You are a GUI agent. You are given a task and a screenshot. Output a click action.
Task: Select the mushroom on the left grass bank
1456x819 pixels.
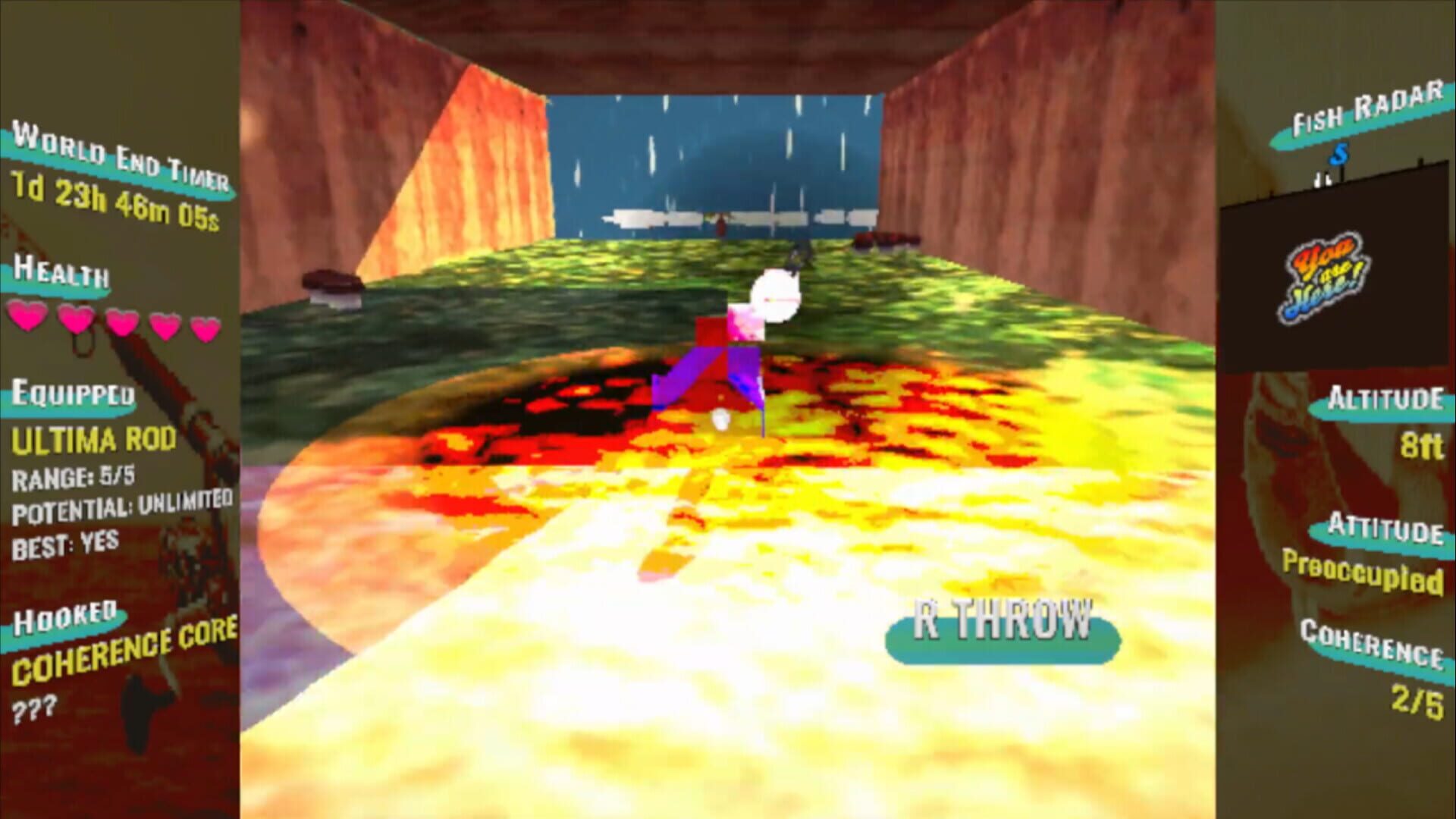click(x=331, y=281)
